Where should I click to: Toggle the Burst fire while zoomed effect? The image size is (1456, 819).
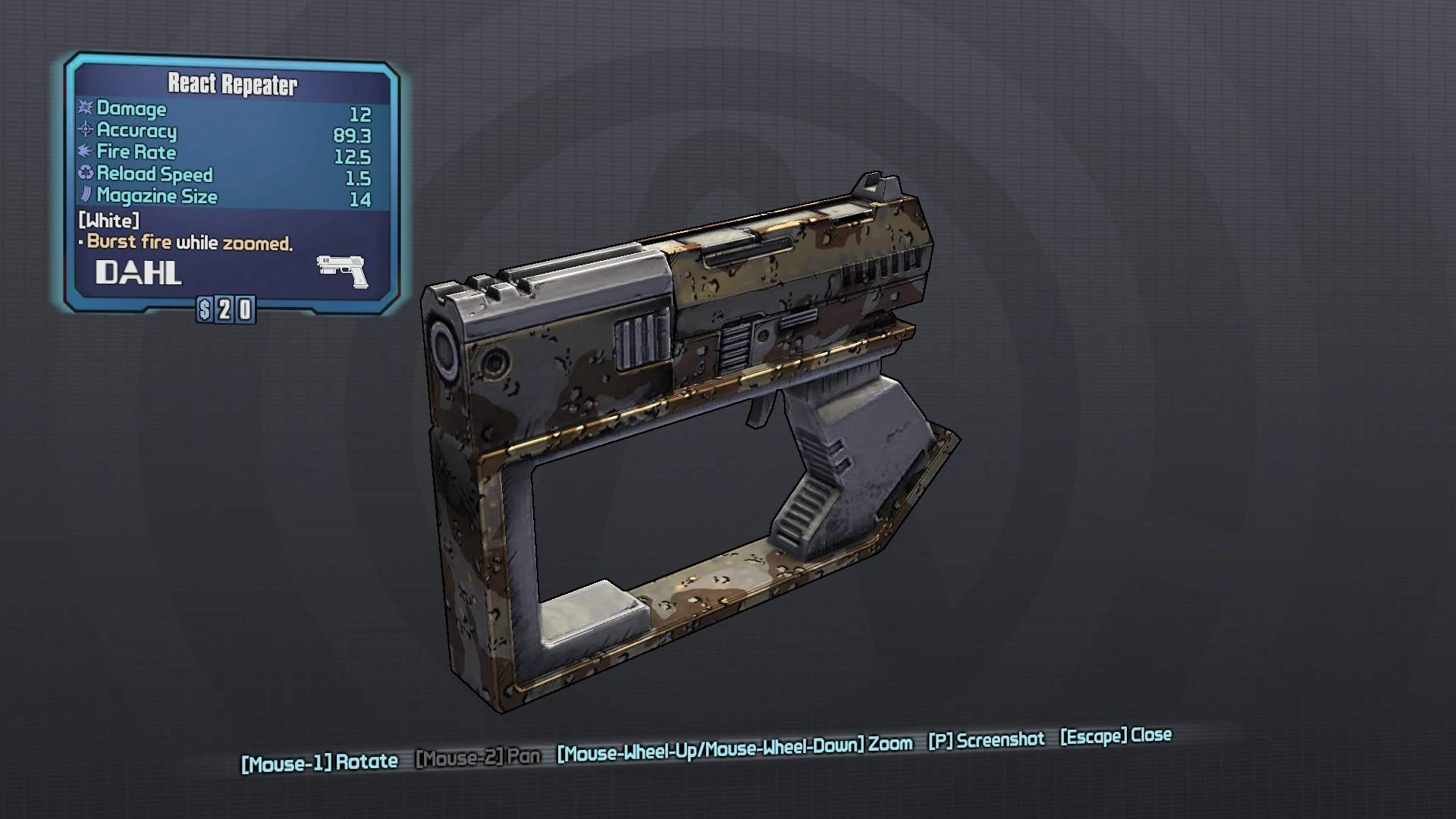point(188,241)
